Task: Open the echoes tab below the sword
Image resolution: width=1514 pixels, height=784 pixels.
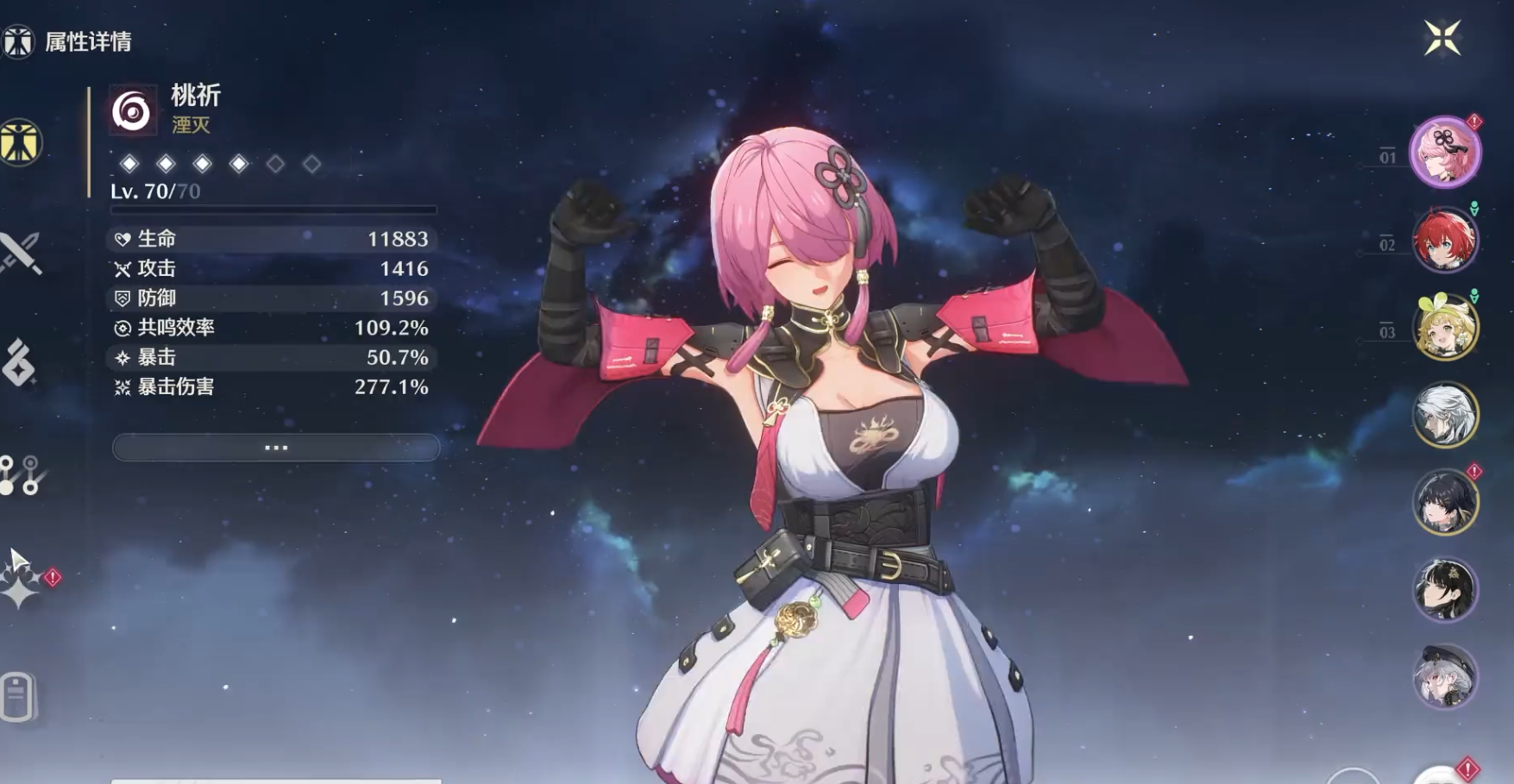Action: coord(19,362)
